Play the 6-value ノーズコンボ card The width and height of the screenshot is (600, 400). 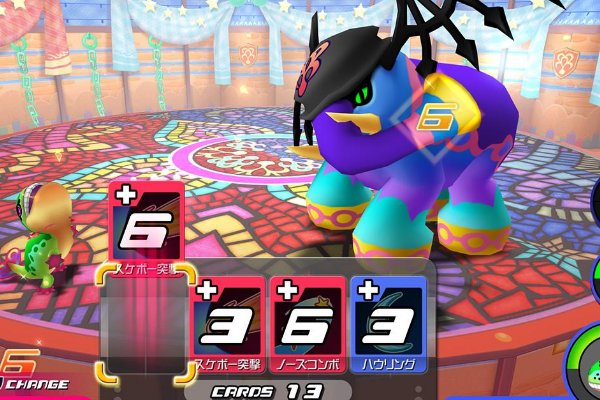click(x=308, y=324)
